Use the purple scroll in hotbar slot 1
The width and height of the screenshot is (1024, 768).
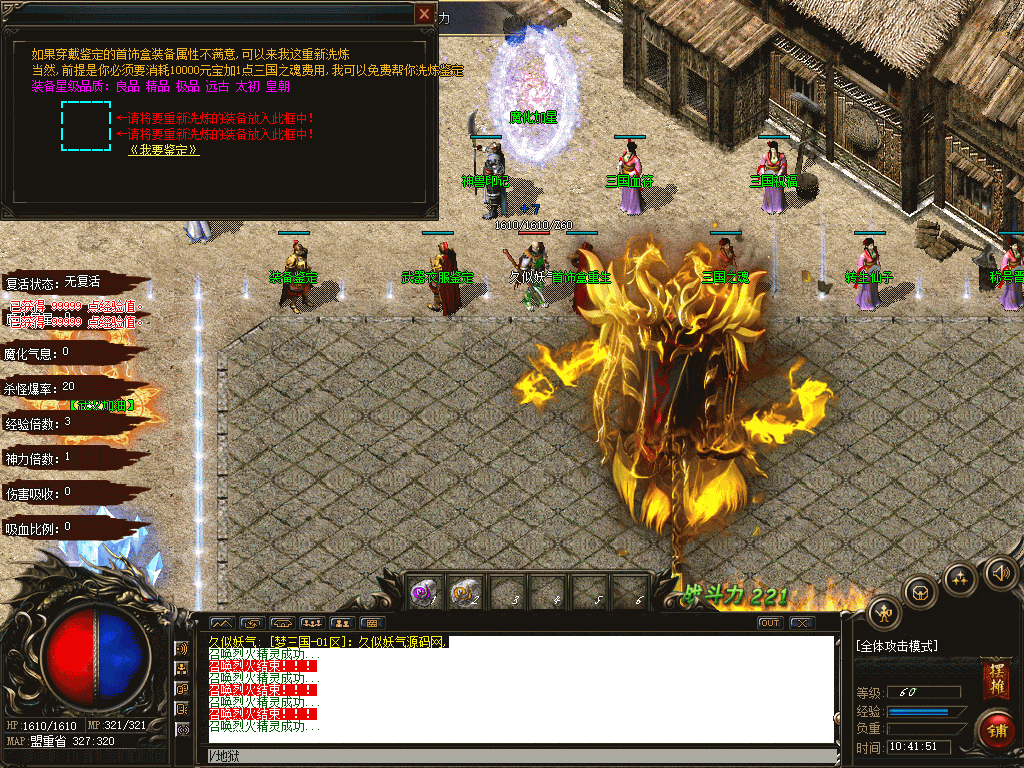point(422,591)
